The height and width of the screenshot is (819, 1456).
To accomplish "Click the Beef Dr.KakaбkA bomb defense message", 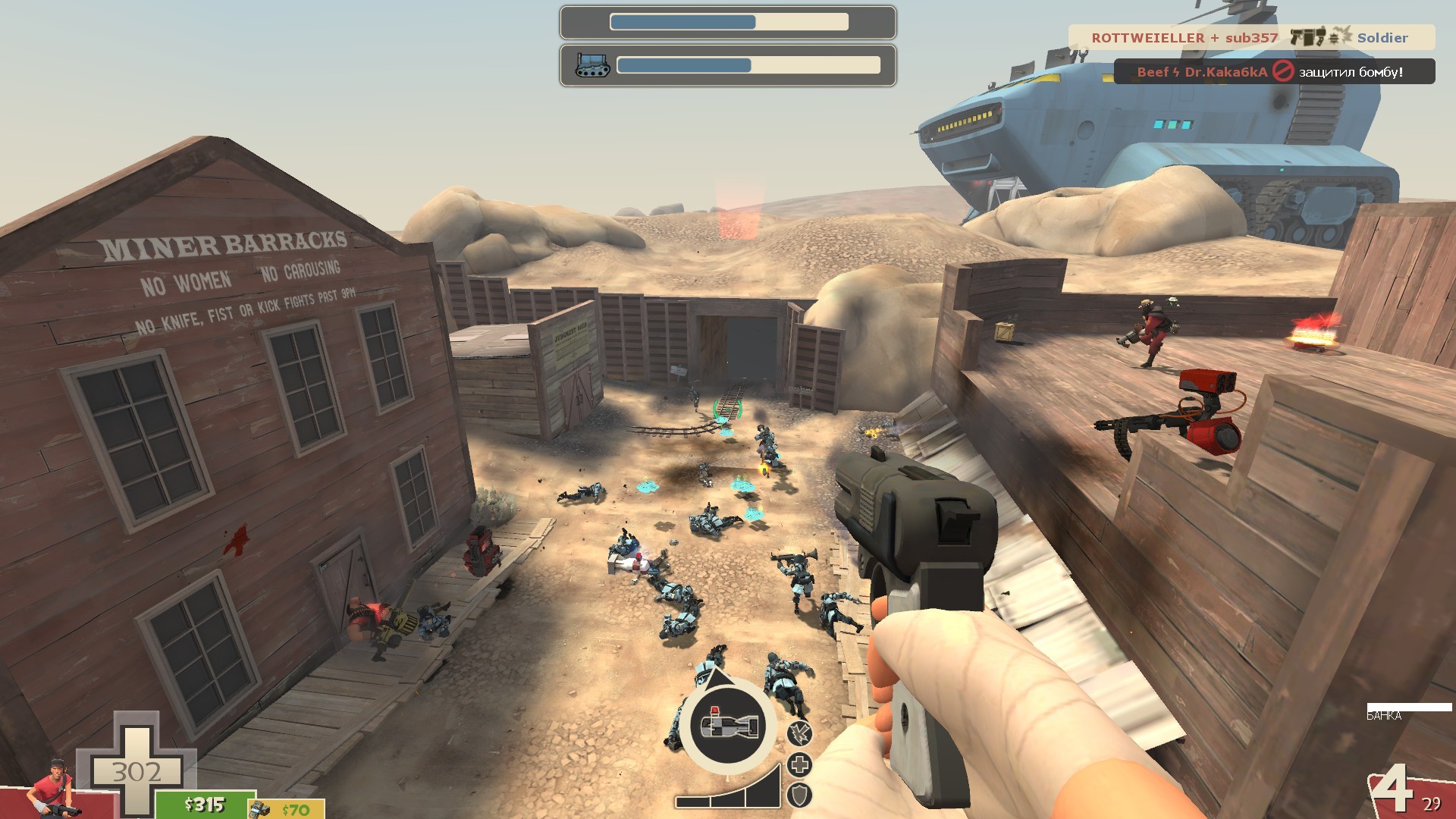I will (1201, 72).
